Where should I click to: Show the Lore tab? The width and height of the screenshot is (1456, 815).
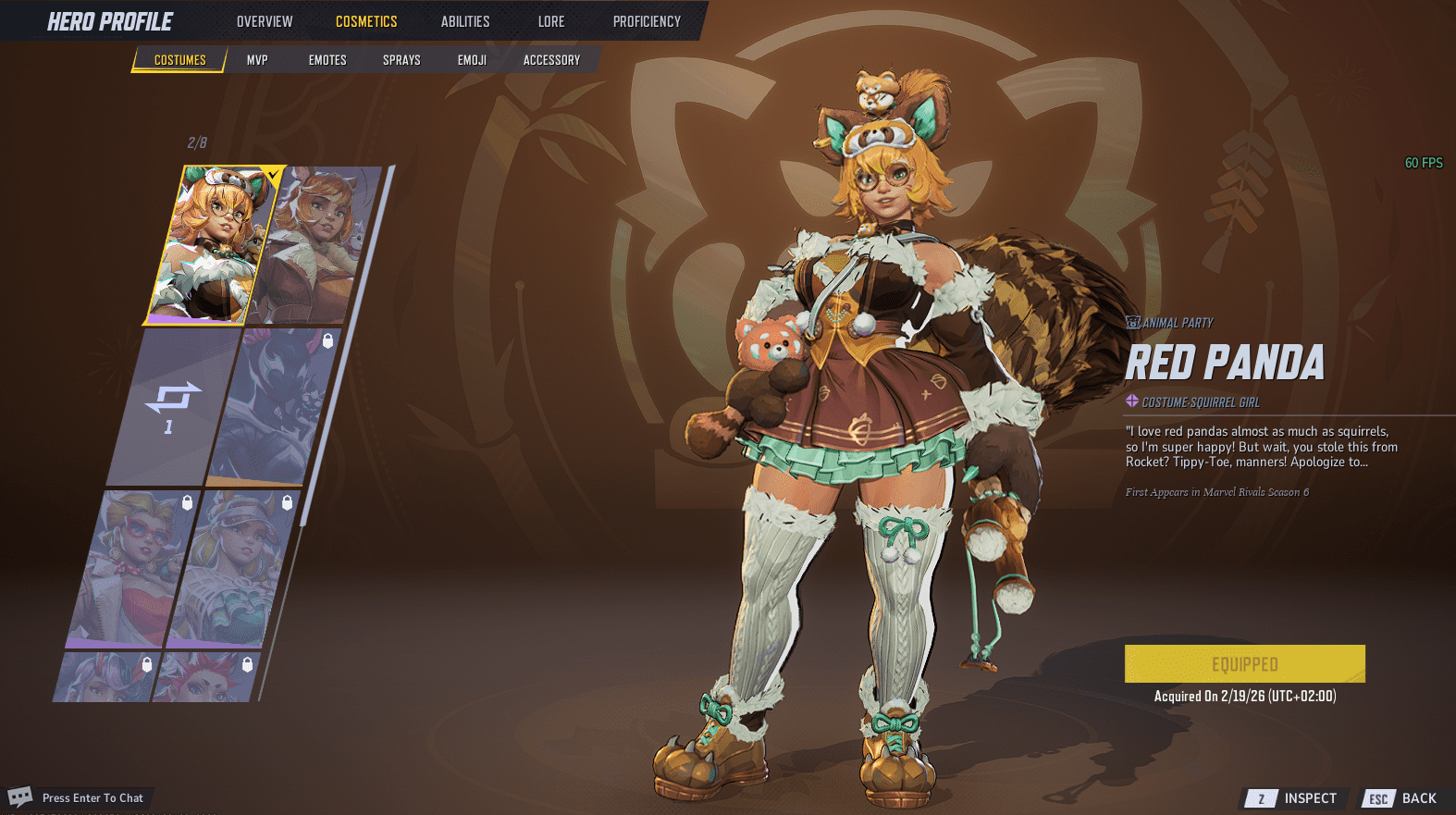[551, 21]
